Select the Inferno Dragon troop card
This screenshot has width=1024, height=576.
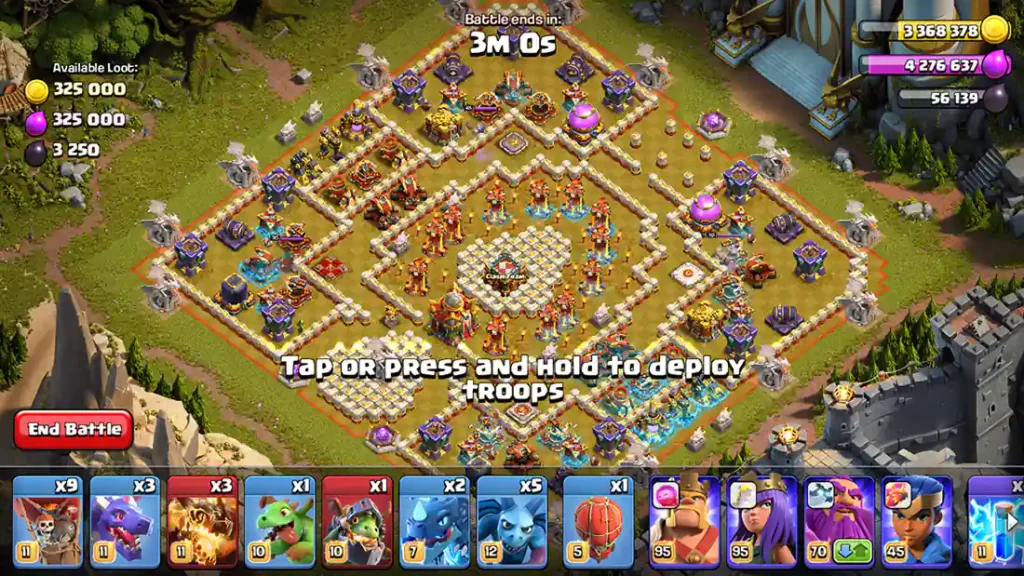pos(357,520)
